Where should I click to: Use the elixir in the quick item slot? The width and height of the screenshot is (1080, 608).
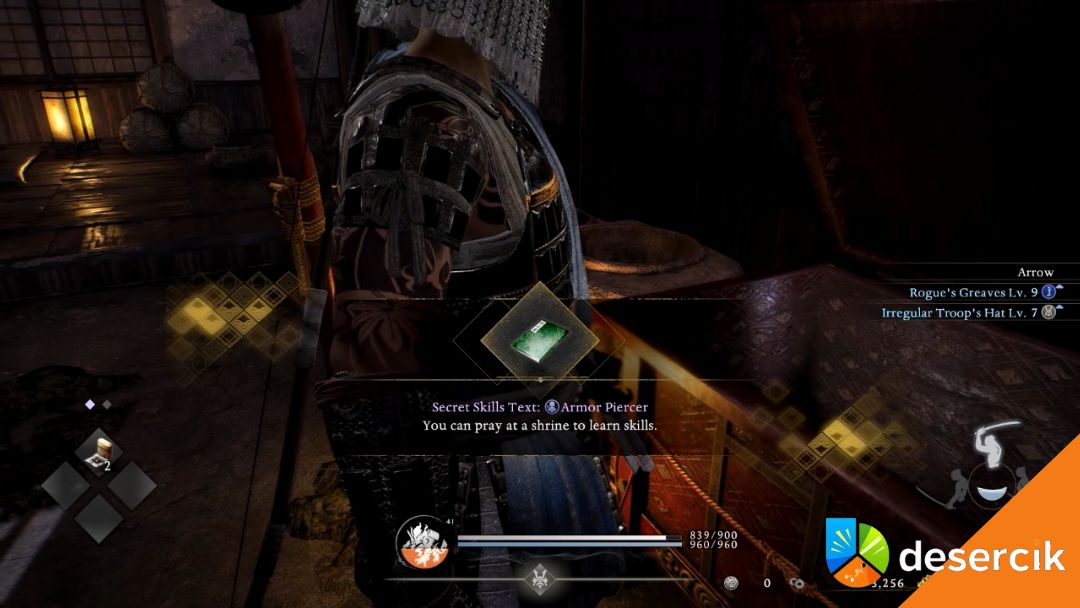pos(99,450)
